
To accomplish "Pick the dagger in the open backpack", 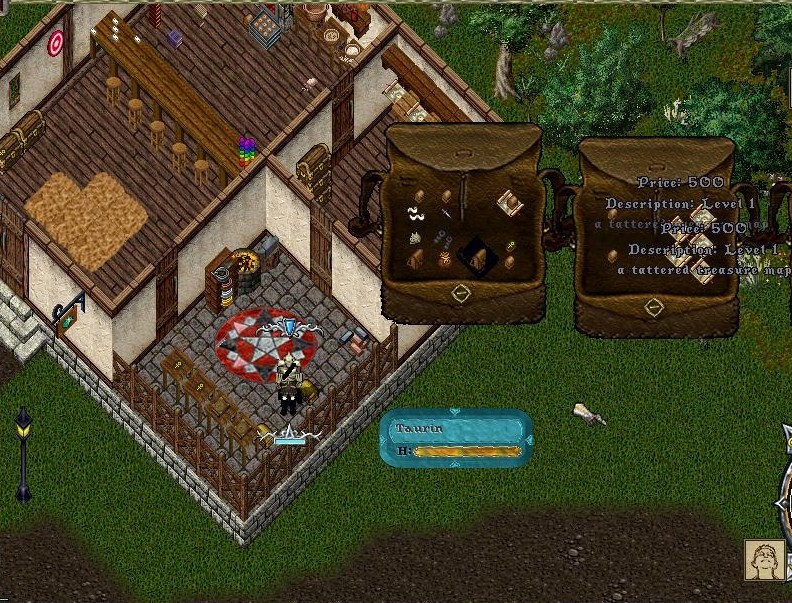I will pyautogui.click(x=446, y=211).
